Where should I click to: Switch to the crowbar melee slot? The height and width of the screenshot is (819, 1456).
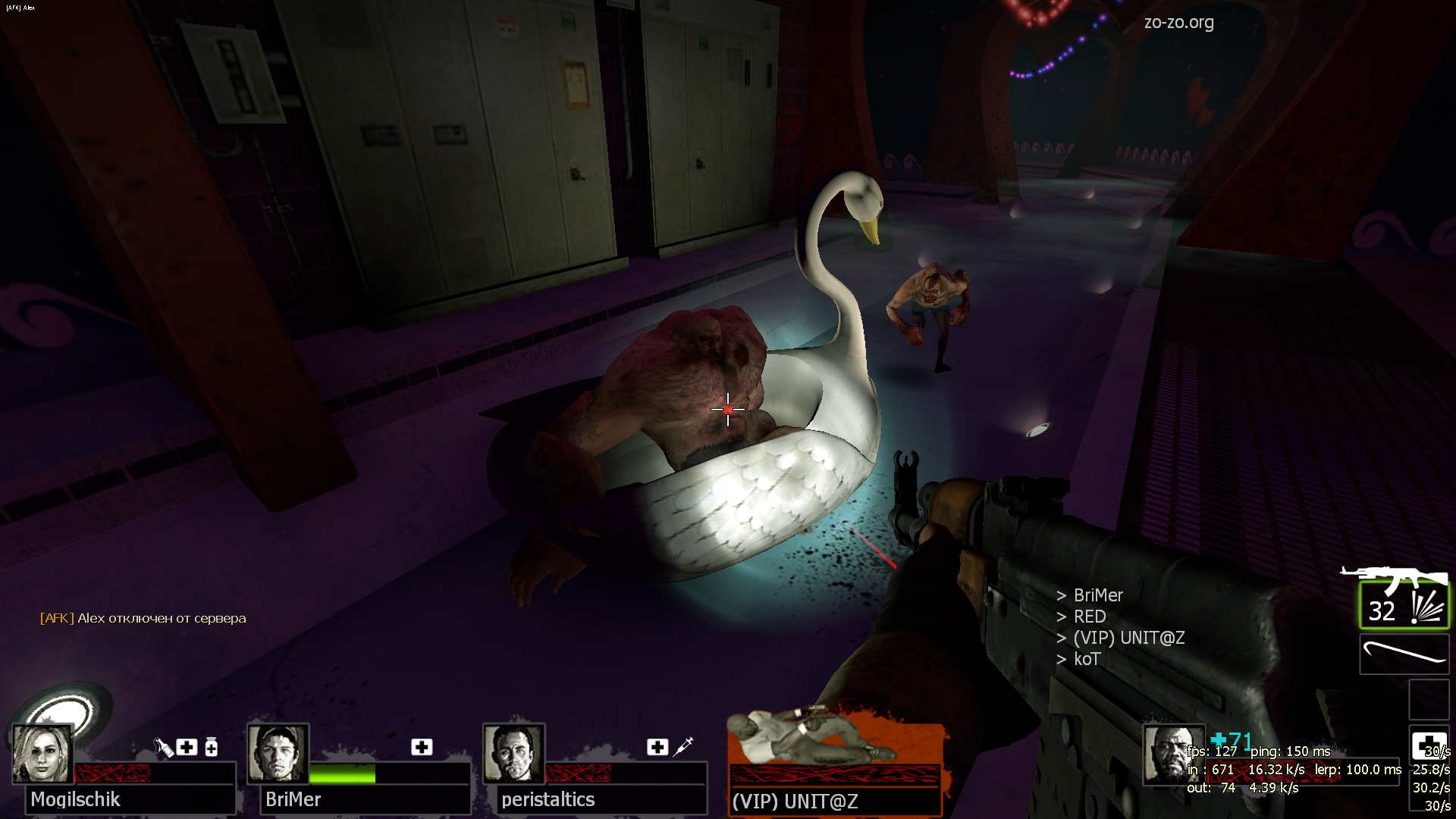pos(1404,654)
